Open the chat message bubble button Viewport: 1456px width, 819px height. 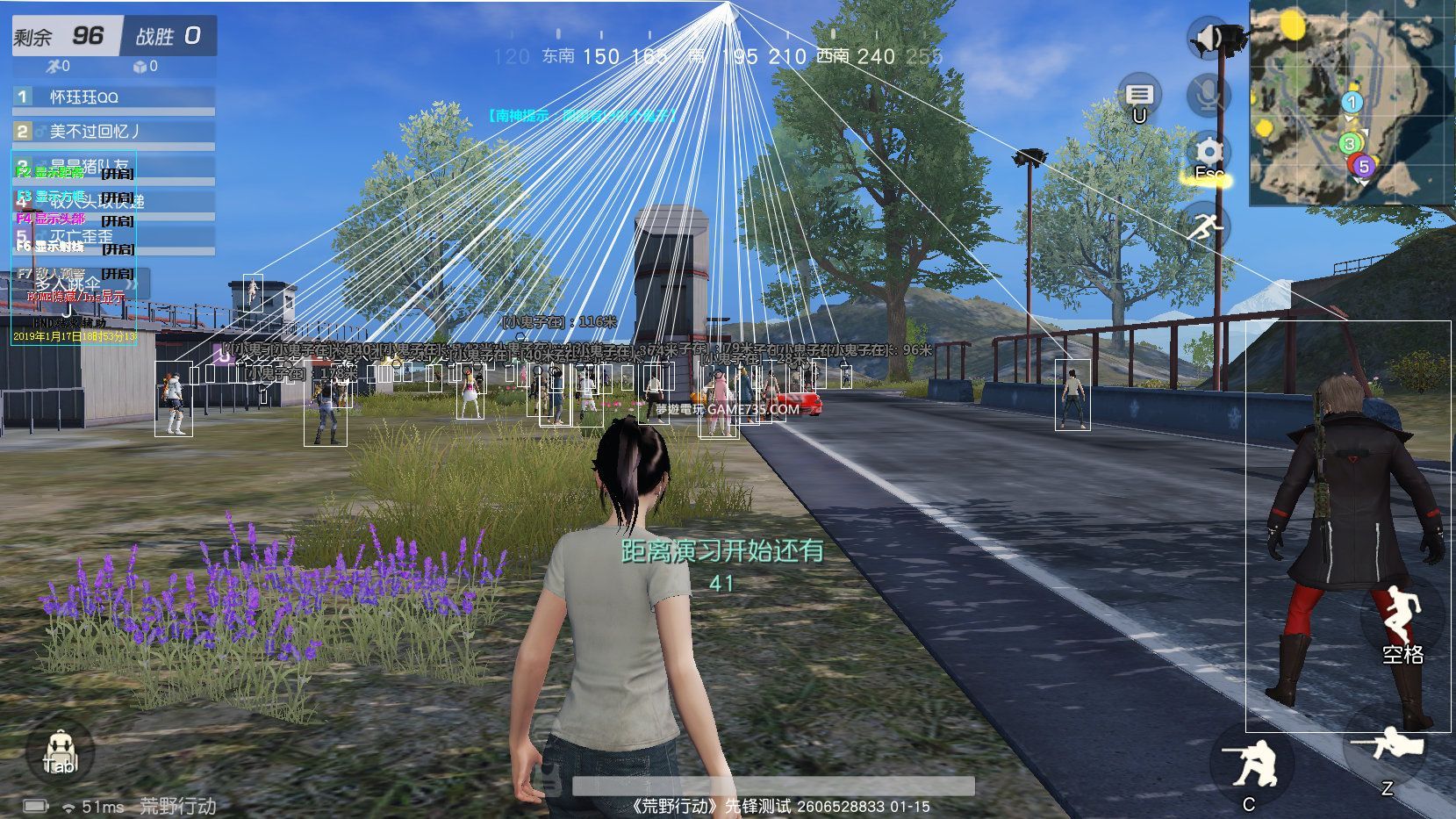pos(1139,95)
